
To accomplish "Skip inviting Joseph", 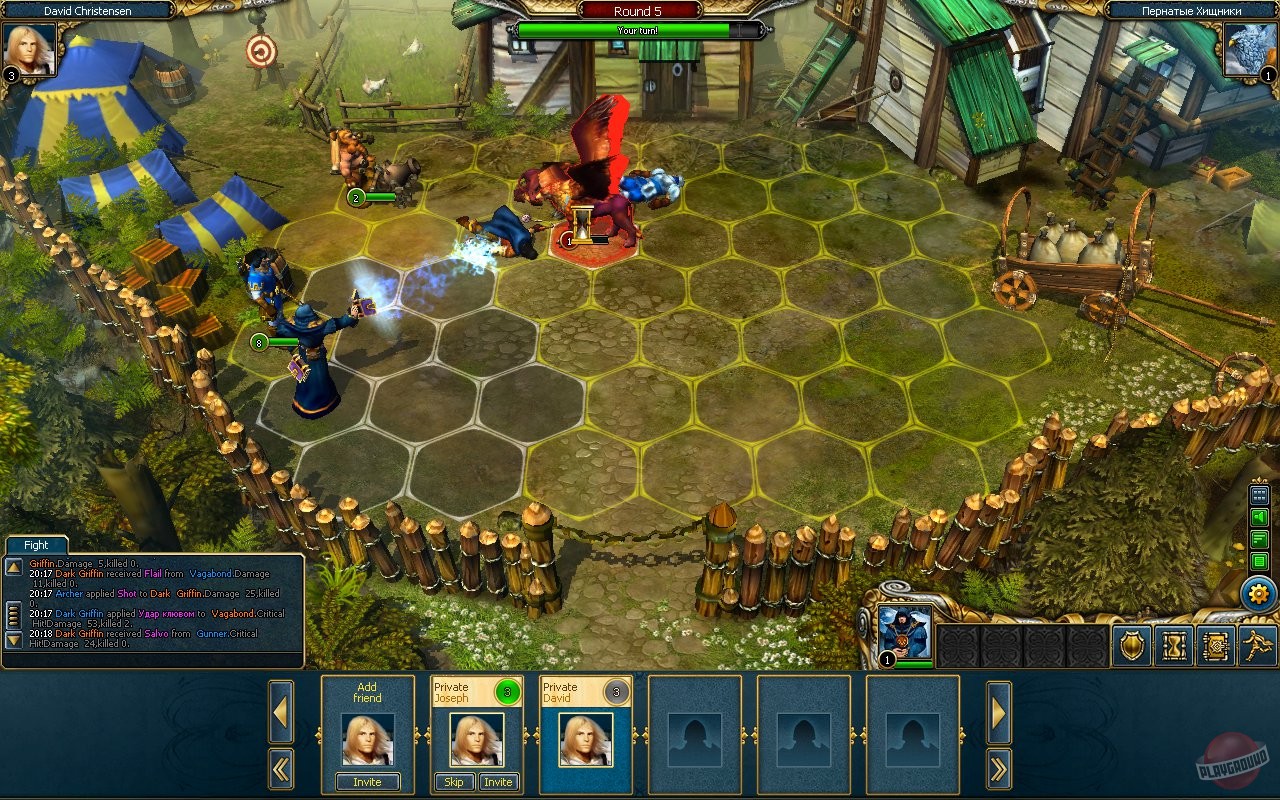I will coord(454,782).
